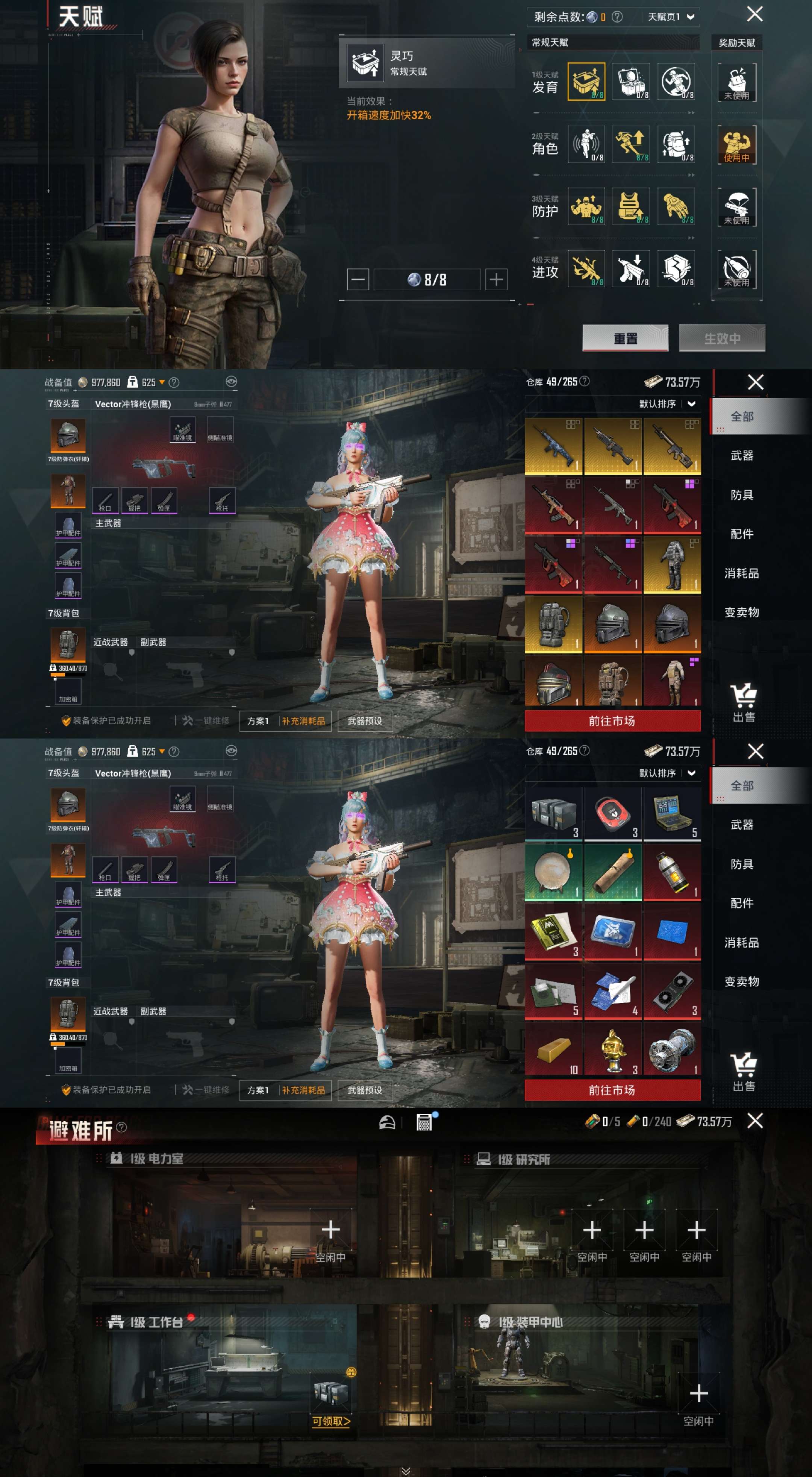Select the parachute reward talent icon
This screenshot has width=812, height=1477.
[x=736, y=206]
